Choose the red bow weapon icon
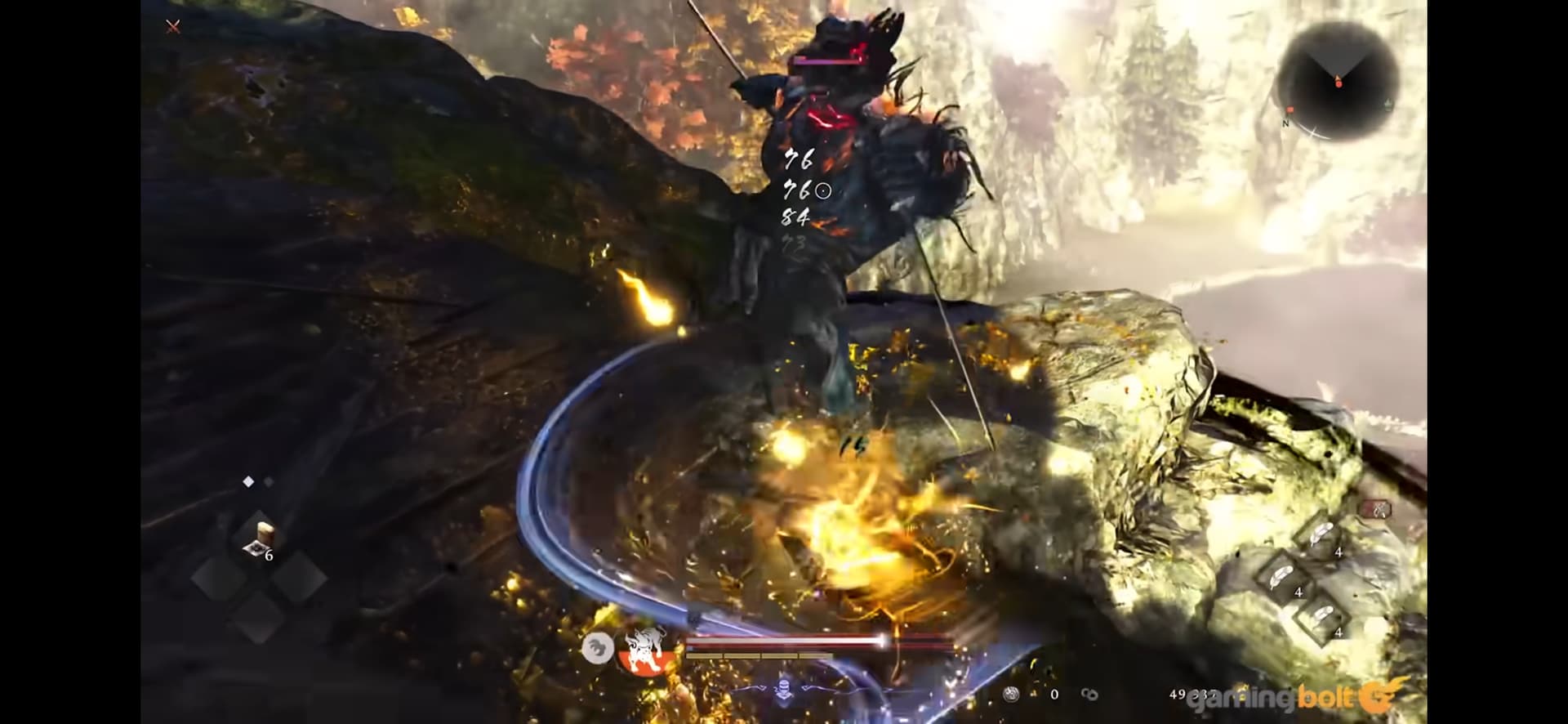The width and height of the screenshot is (1568, 724). pos(1374,510)
